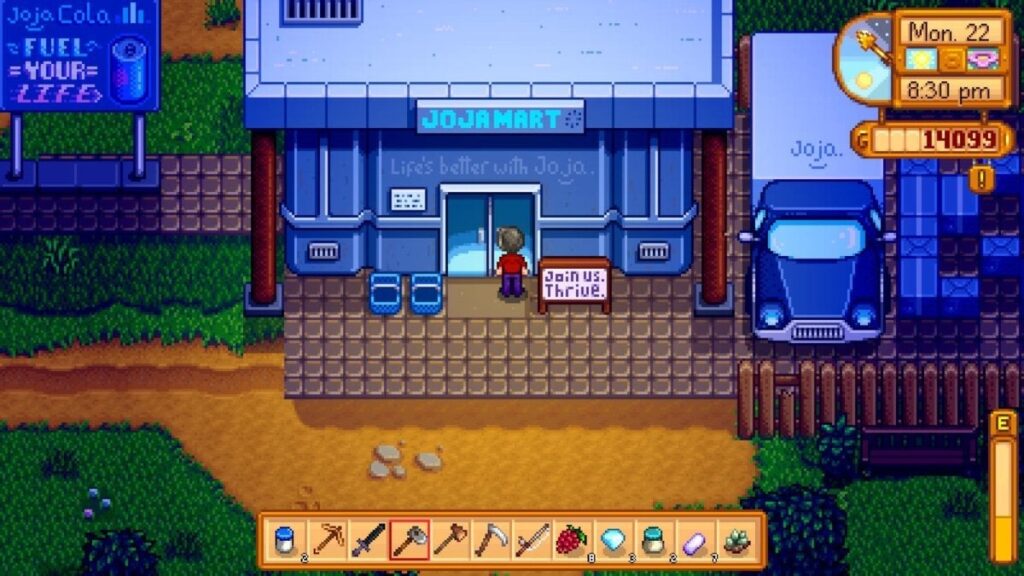The image size is (1024, 576).
Task: Choose the highlighted steel axe slot
Action: [408, 540]
